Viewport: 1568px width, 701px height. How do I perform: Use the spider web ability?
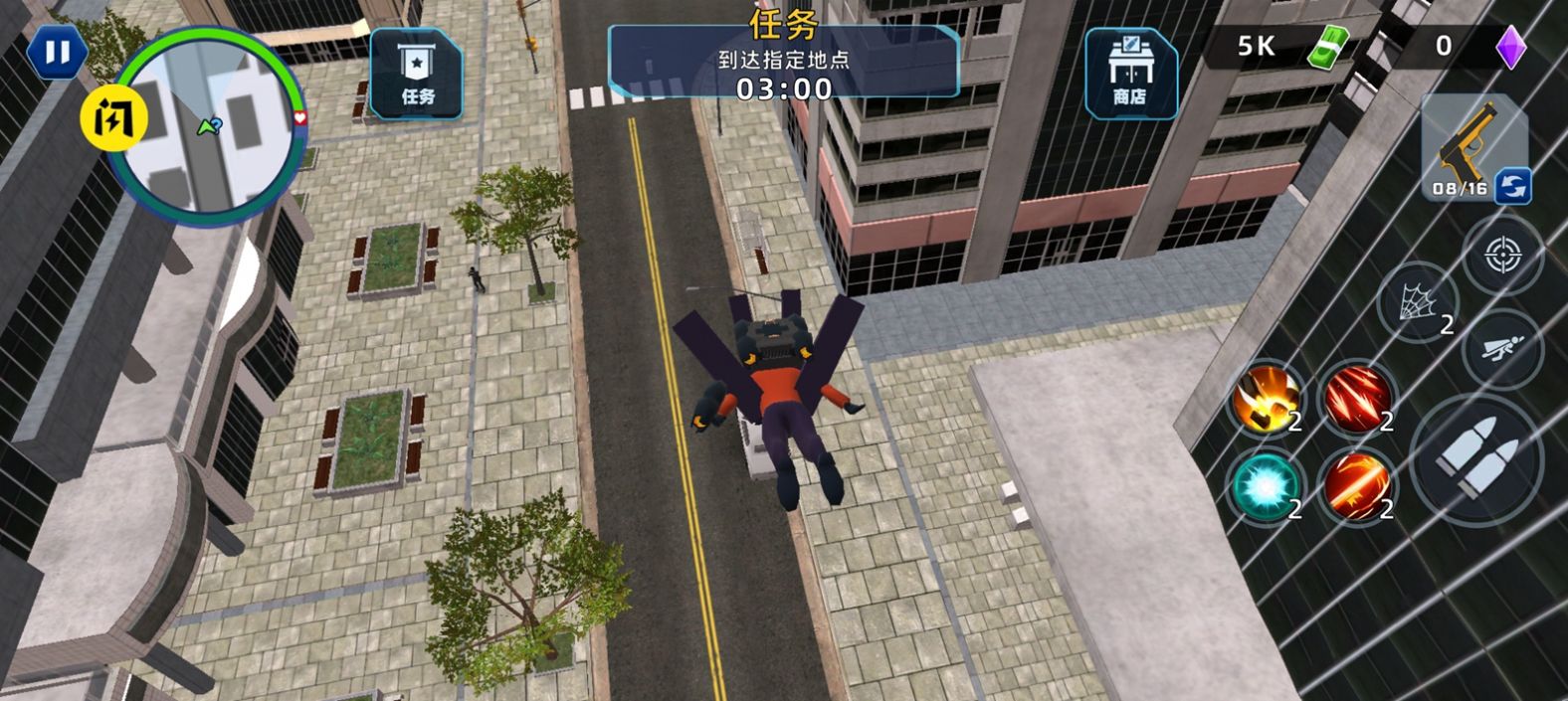click(1418, 302)
